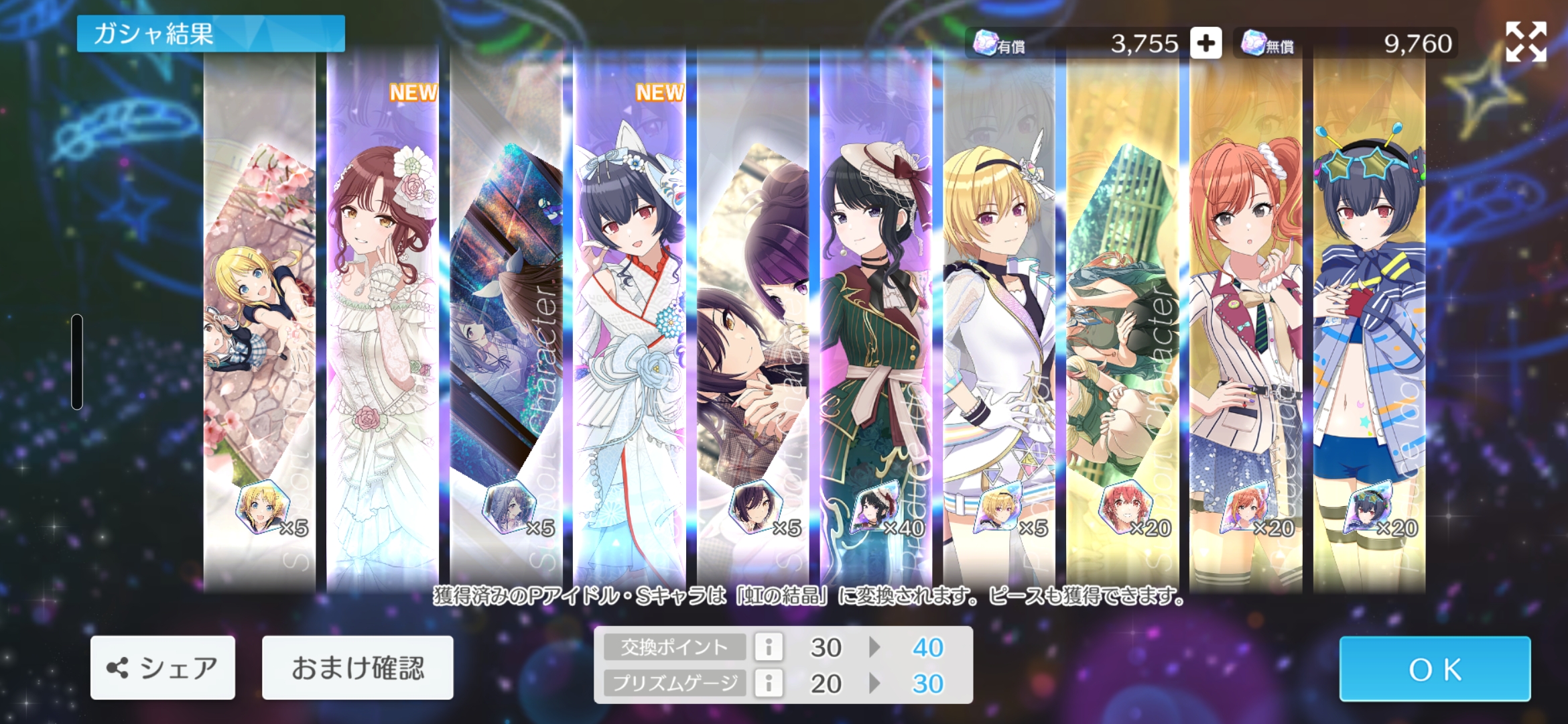The height and width of the screenshot is (724, 1568).
Task: Show info for プリズムゲージ
Action: [x=769, y=684]
